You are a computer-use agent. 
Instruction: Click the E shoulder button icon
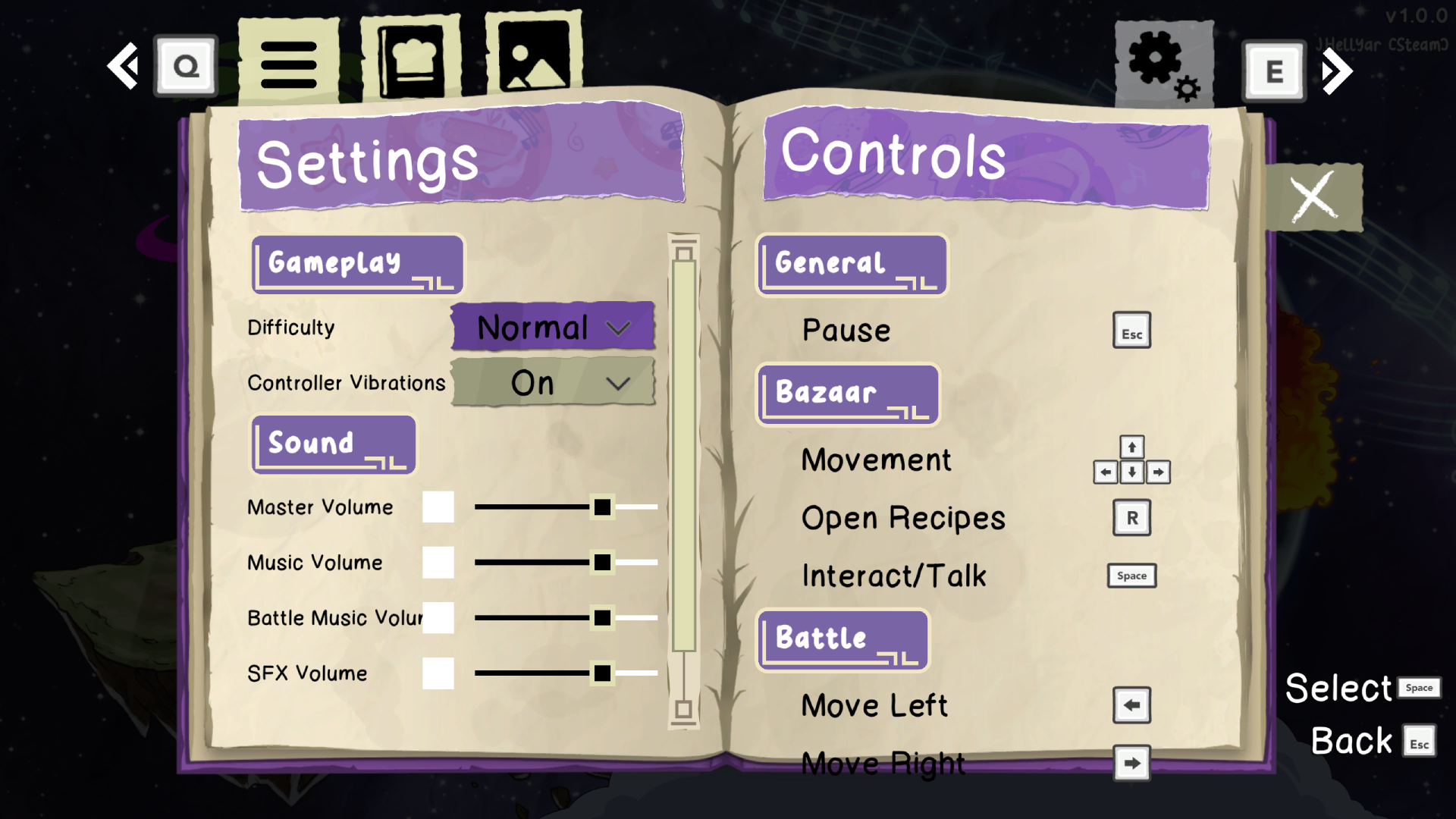[1274, 71]
